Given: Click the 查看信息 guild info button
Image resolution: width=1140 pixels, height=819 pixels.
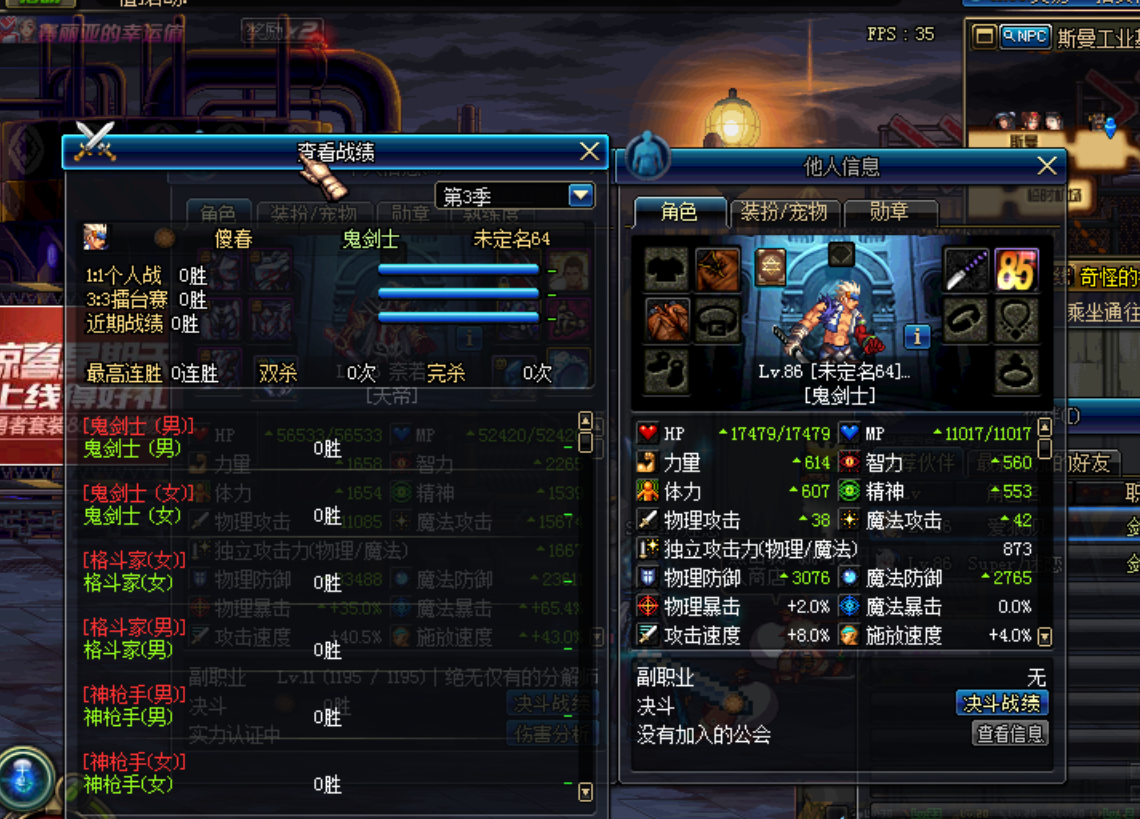Looking at the screenshot, I should 1010,734.
